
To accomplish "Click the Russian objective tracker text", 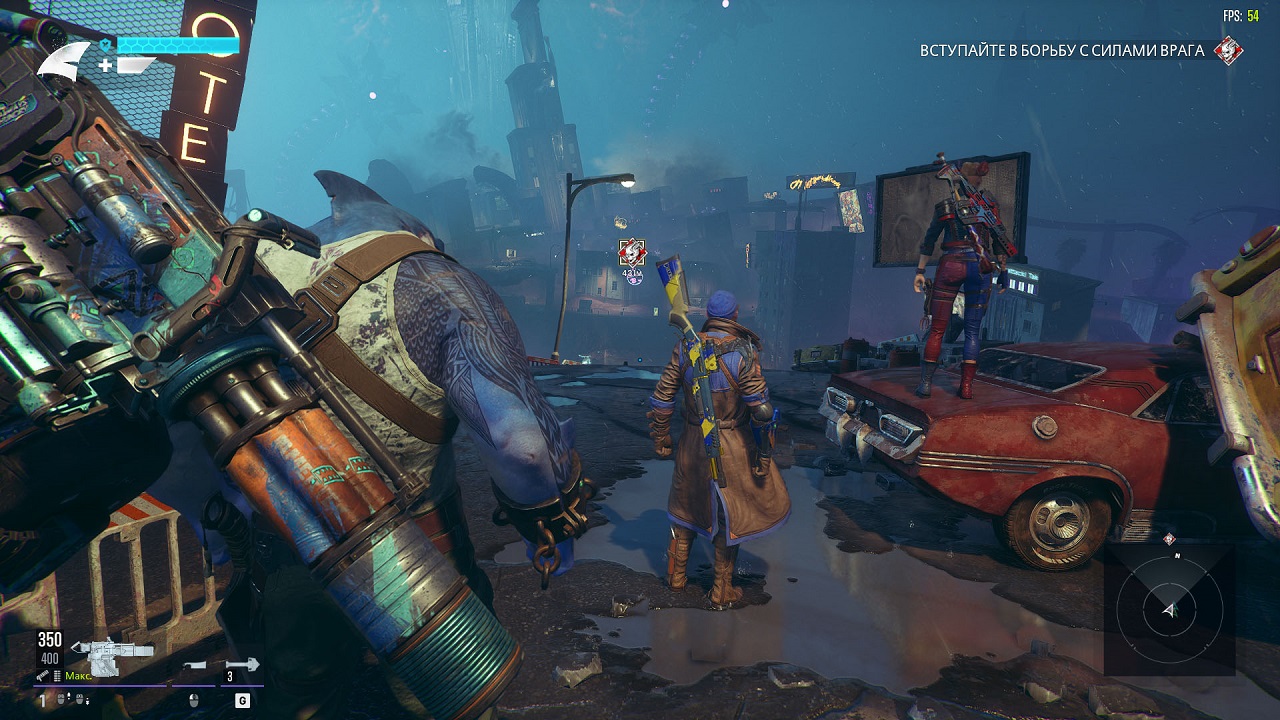I will (1061, 50).
